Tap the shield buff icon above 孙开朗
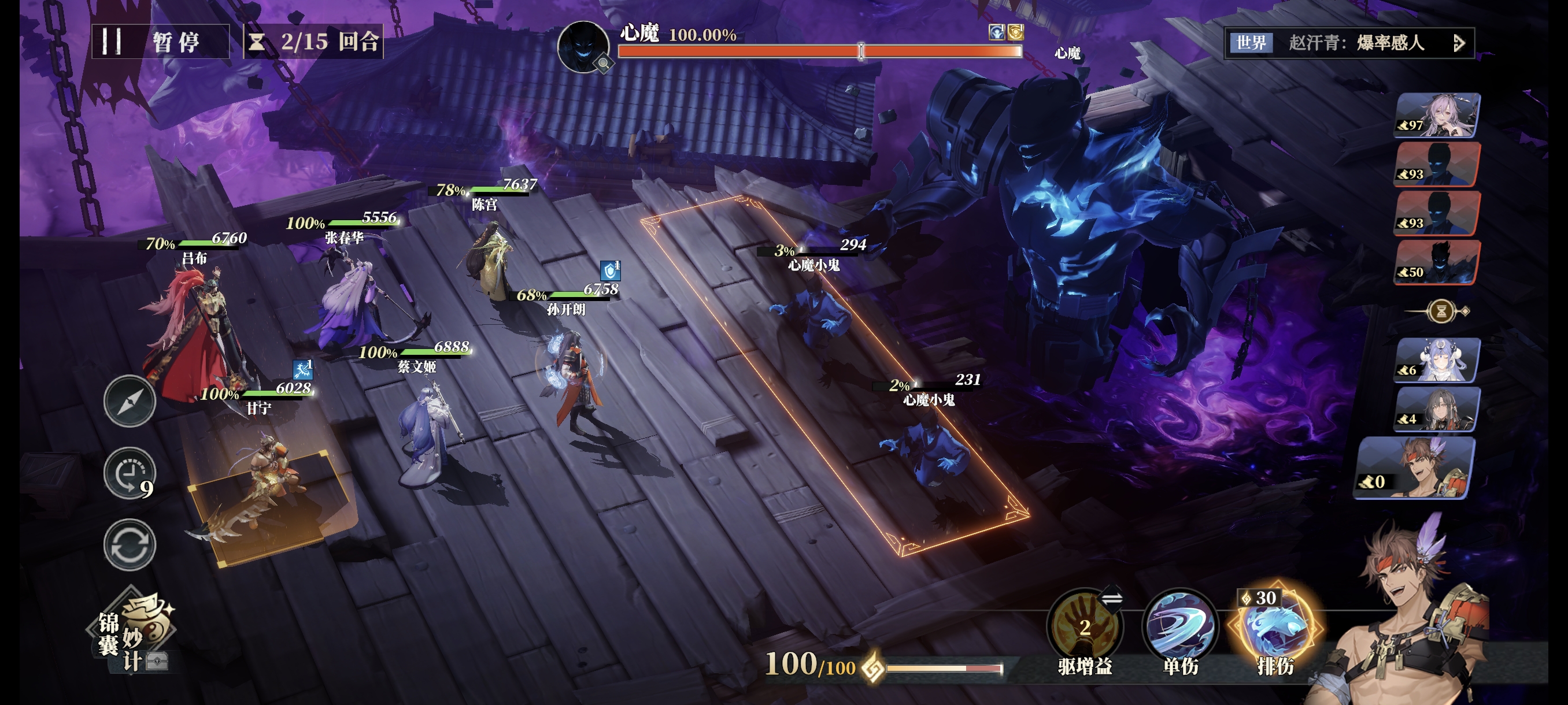1568x705 pixels. pyautogui.click(x=609, y=270)
